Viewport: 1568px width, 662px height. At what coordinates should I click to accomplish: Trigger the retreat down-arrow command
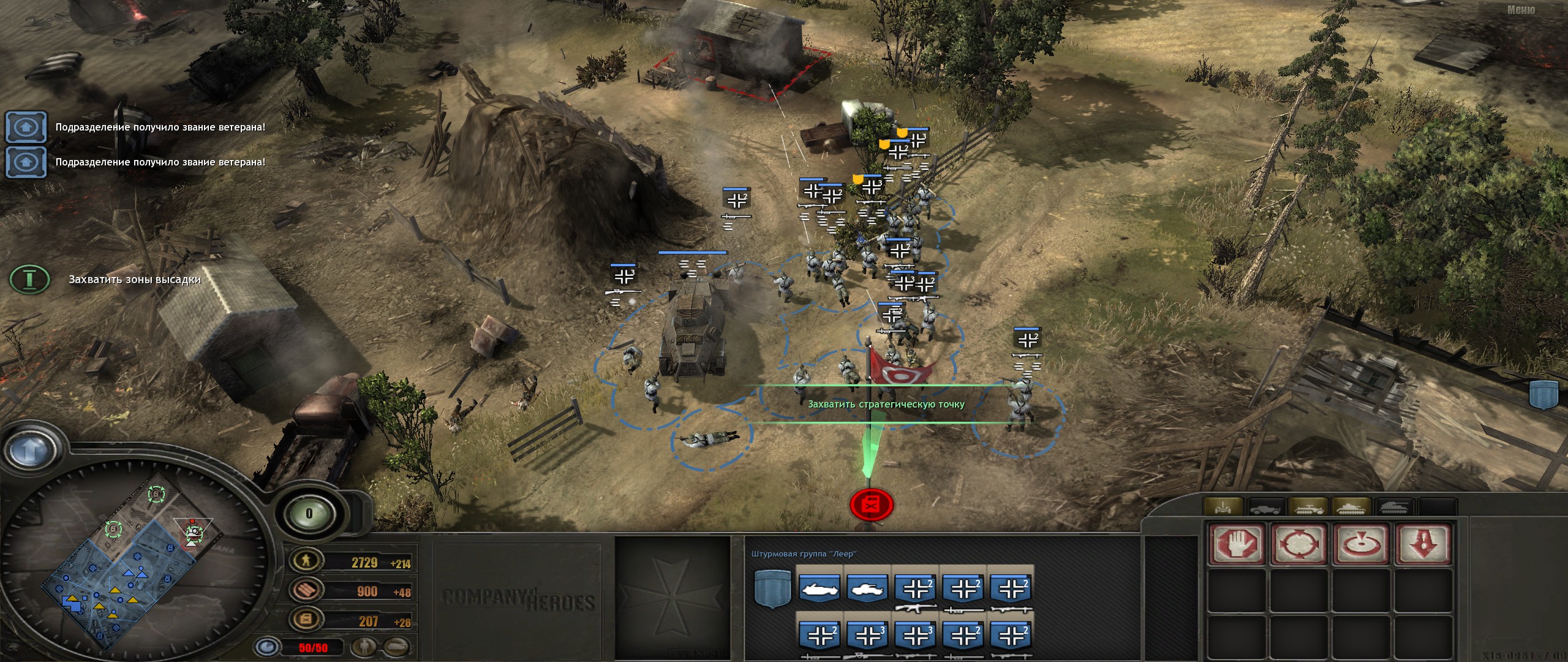tap(1423, 543)
